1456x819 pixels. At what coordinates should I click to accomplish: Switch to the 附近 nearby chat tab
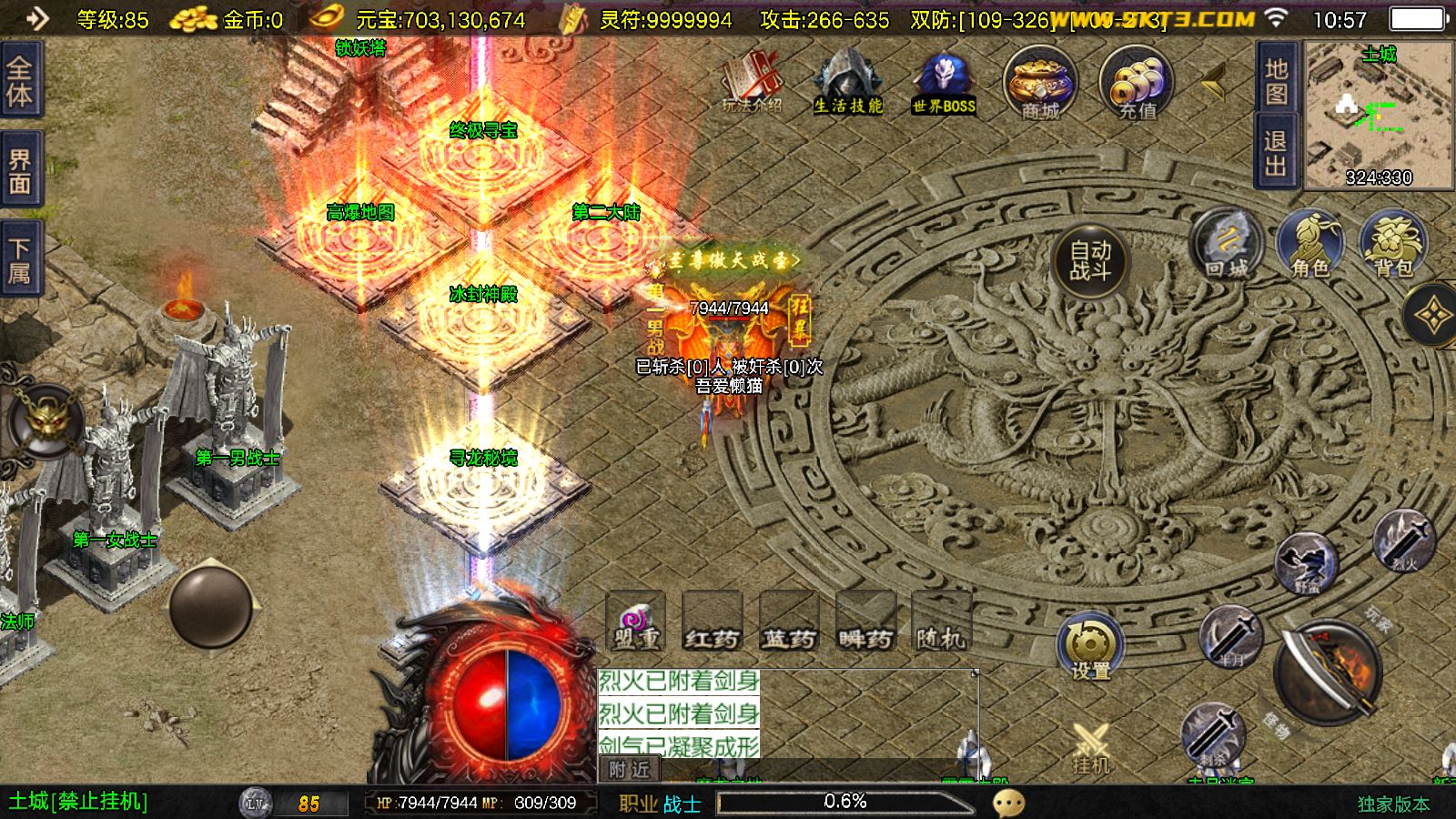pyautogui.click(x=629, y=770)
